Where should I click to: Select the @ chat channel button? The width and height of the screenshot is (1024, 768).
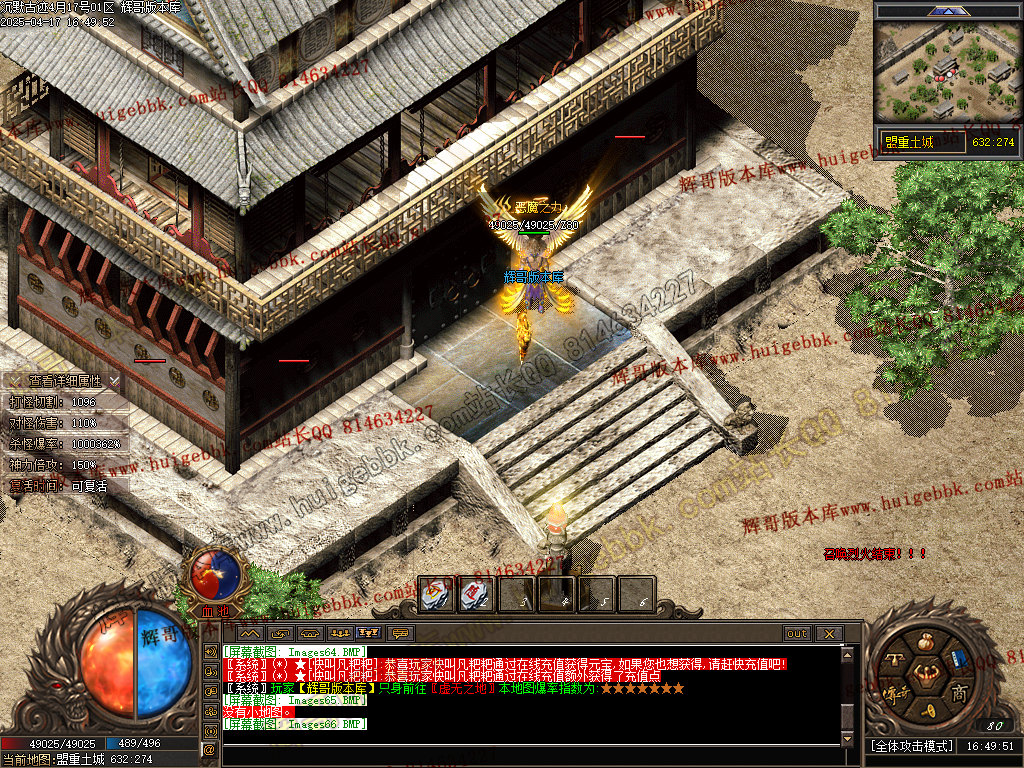tap(210, 749)
